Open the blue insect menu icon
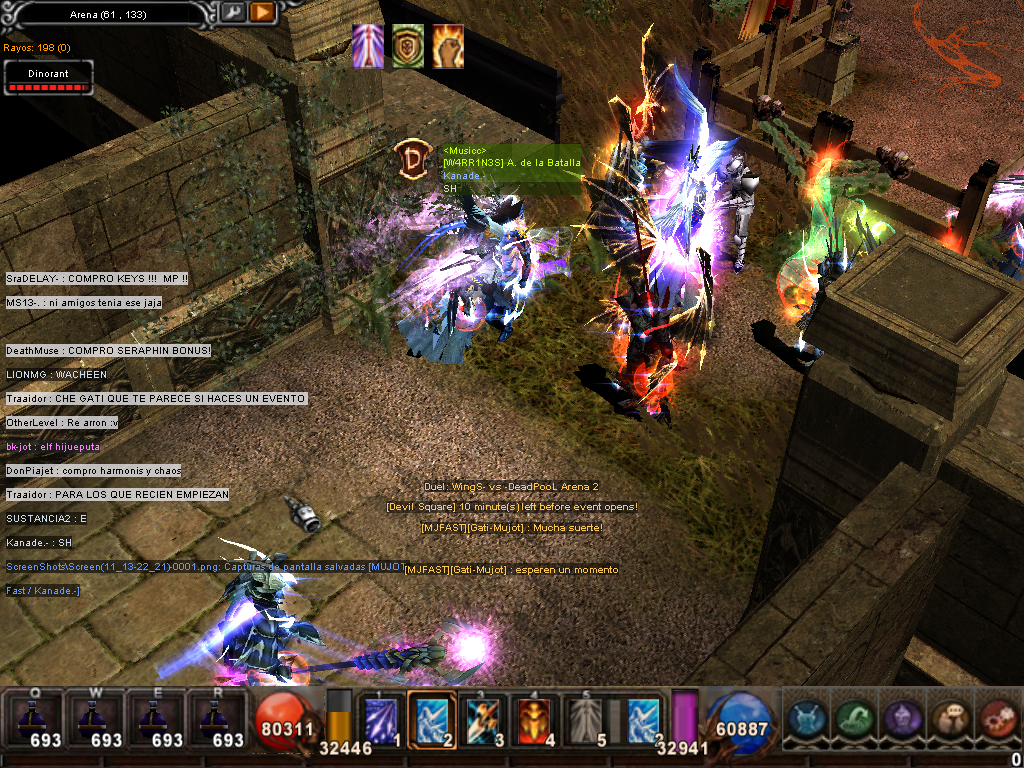Image resolution: width=1024 pixels, height=768 pixels. (806, 719)
